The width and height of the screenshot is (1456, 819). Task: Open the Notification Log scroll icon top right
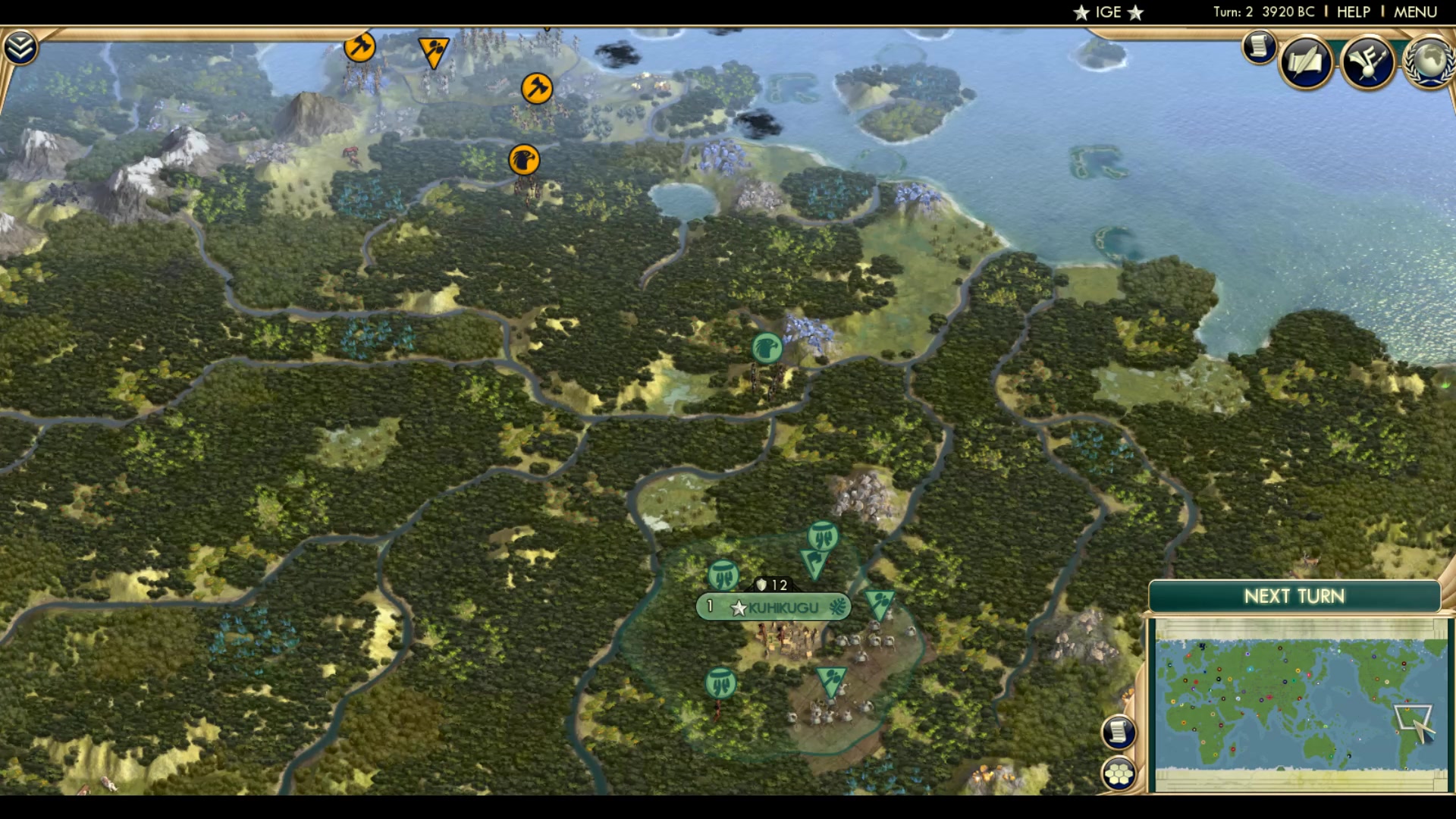click(1257, 45)
